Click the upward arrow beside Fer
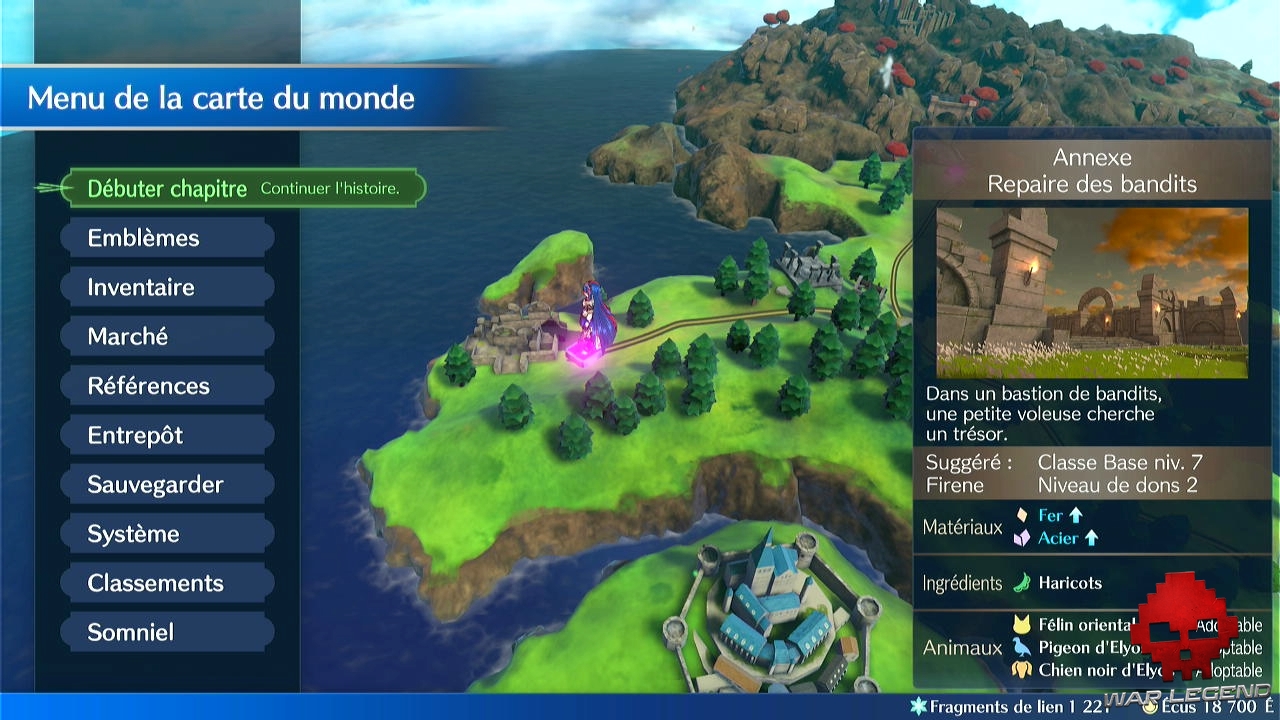The width and height of the screenshot is (1280, 720). click(1075, 515)
